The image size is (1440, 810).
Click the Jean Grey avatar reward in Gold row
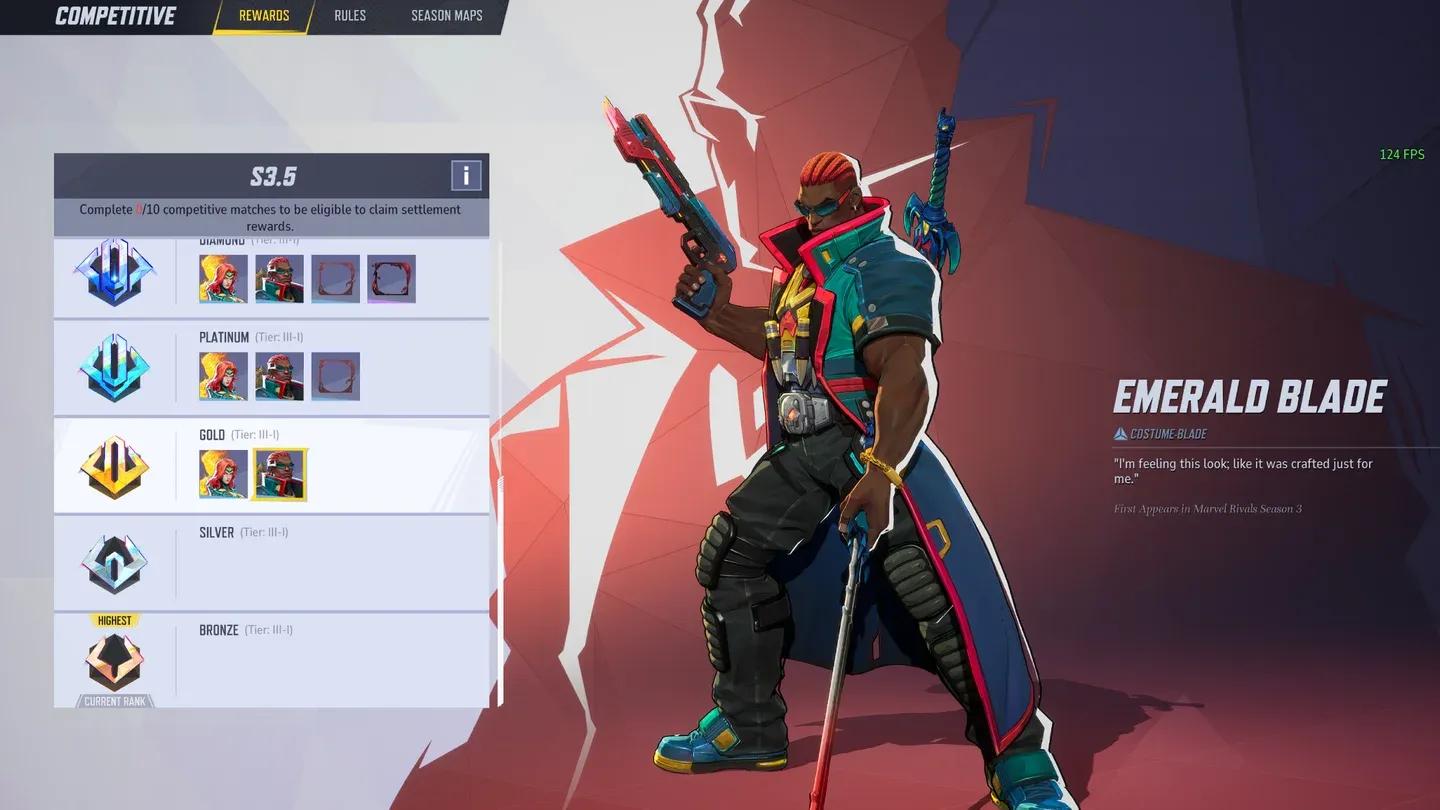pos(222,473)
